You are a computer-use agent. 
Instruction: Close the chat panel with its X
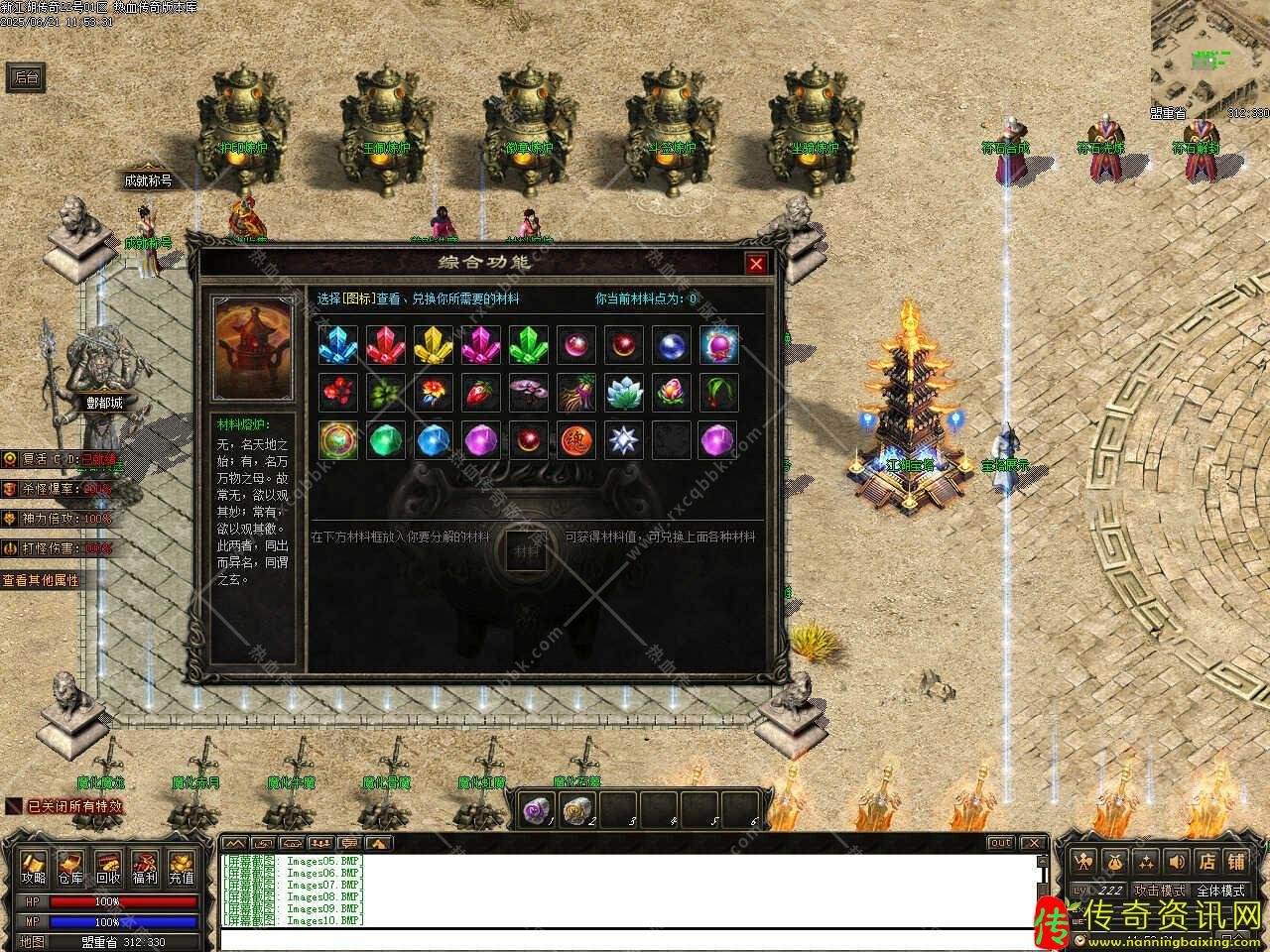(x=1034, y=843)
